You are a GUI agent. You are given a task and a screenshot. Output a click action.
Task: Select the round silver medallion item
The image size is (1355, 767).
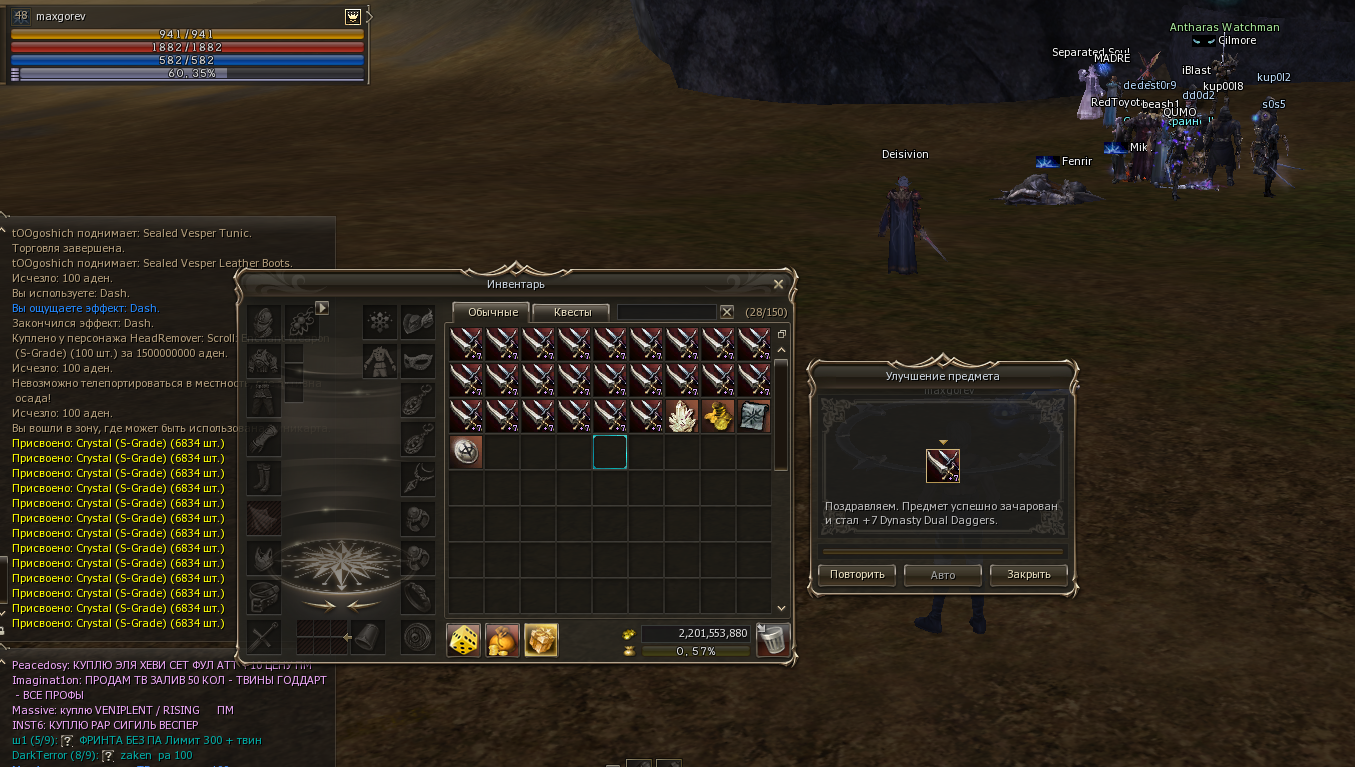[466, 452]
